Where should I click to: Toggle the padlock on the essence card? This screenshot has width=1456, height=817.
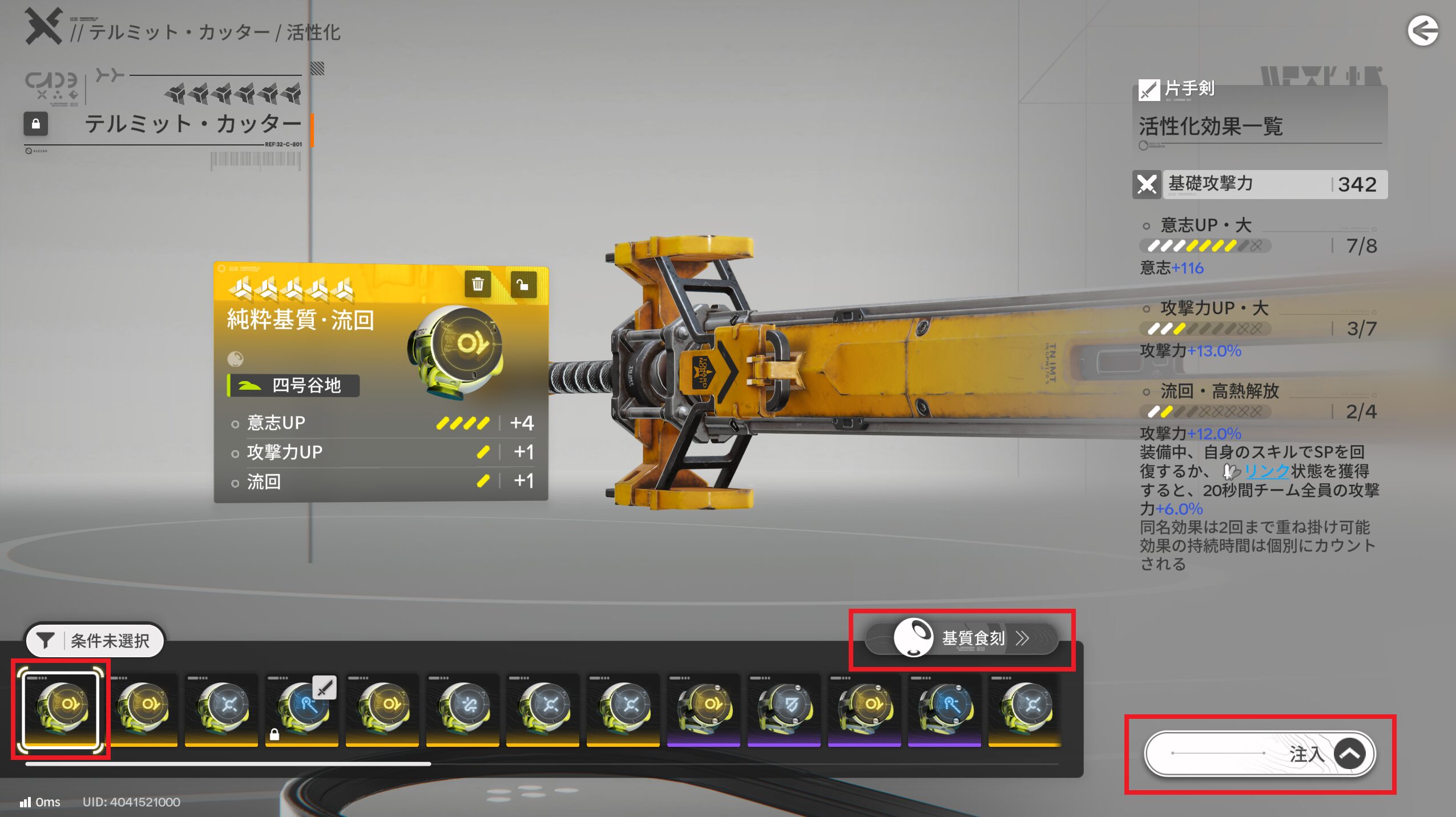click(x=522, y=284)
